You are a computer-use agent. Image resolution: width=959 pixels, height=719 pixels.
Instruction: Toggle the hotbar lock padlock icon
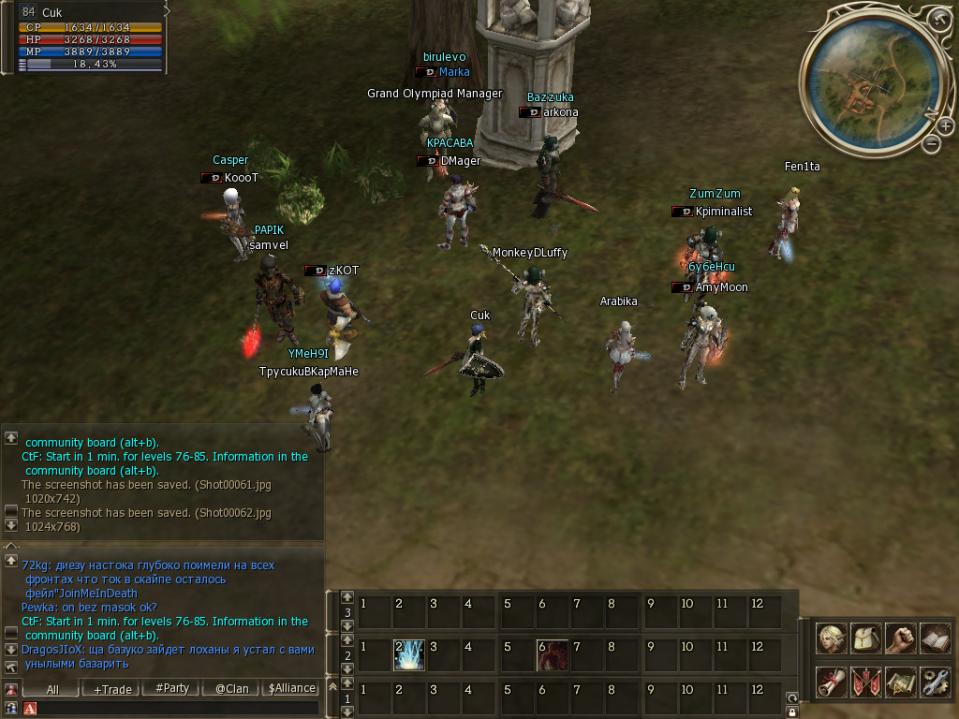pos(792,711)
